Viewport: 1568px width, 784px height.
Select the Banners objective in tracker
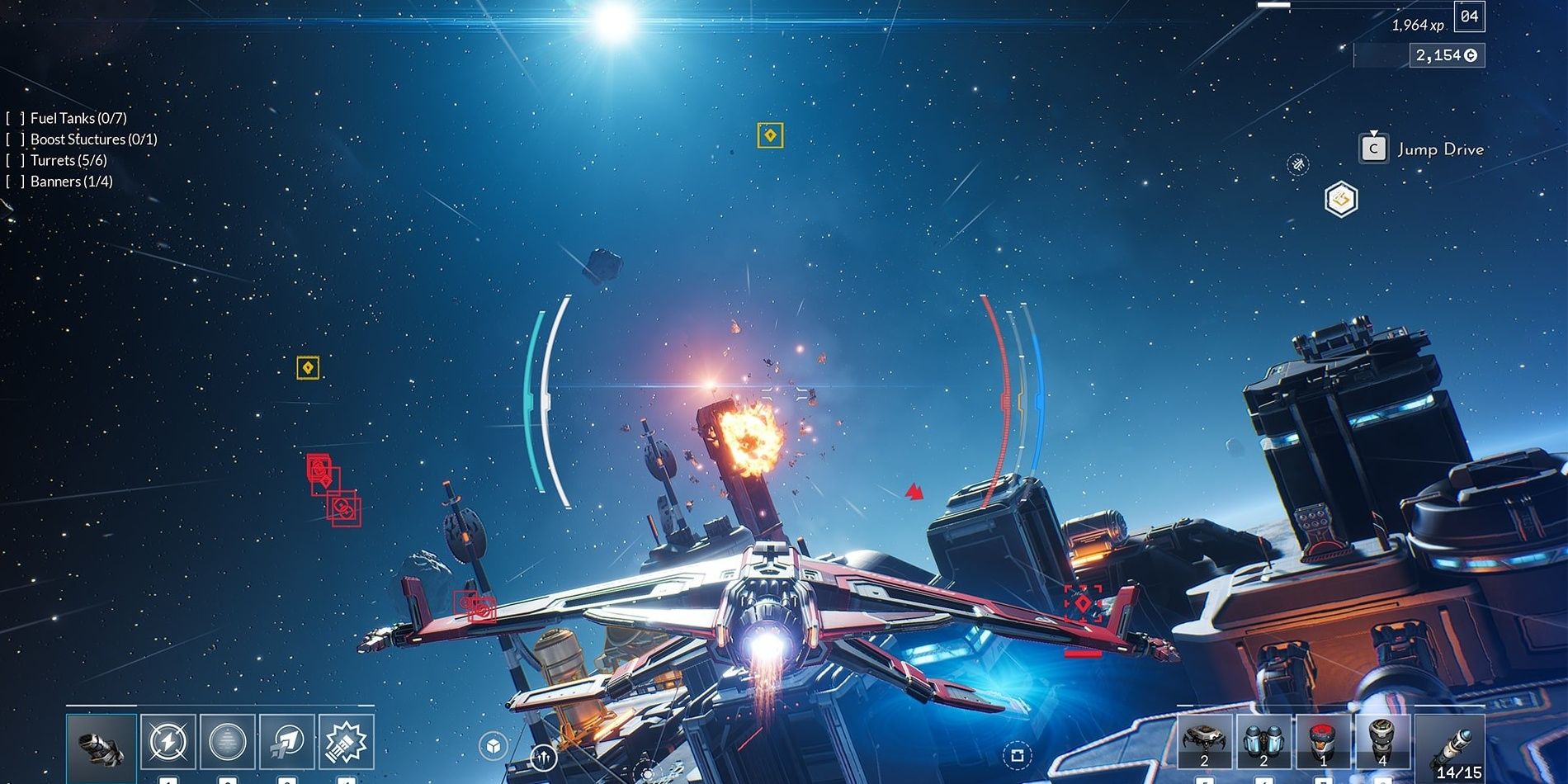pyautogui.click(x=71, y=182)
